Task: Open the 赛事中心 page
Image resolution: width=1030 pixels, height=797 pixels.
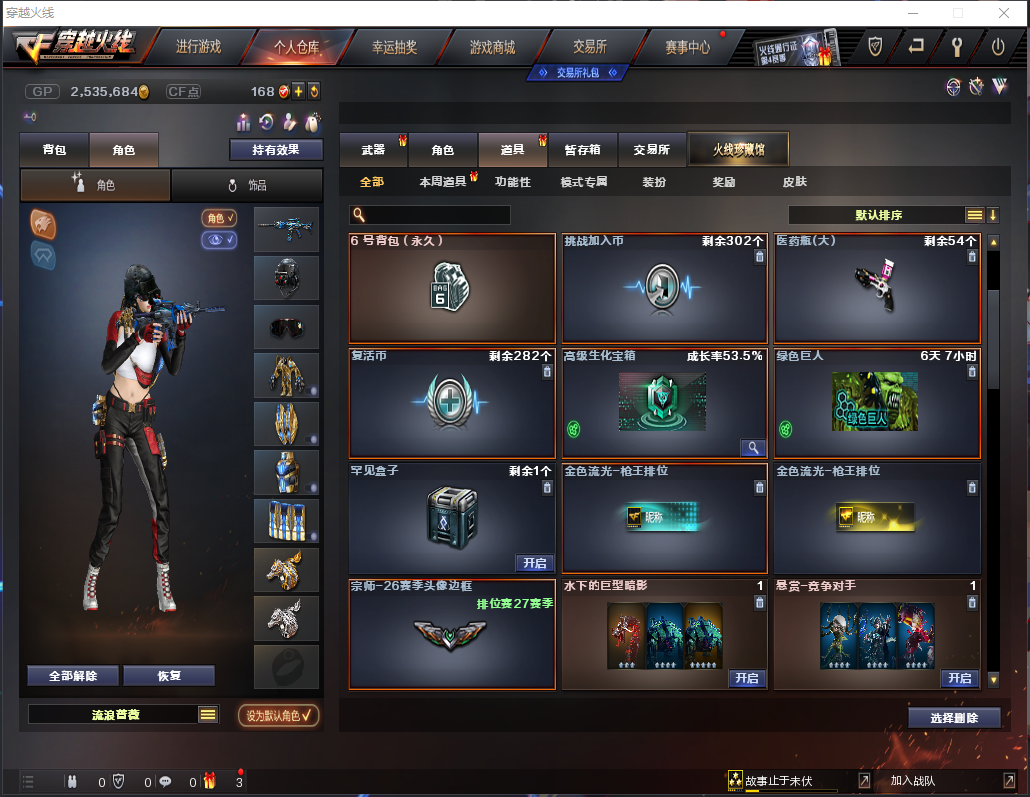Action: (x=688, y=47)
